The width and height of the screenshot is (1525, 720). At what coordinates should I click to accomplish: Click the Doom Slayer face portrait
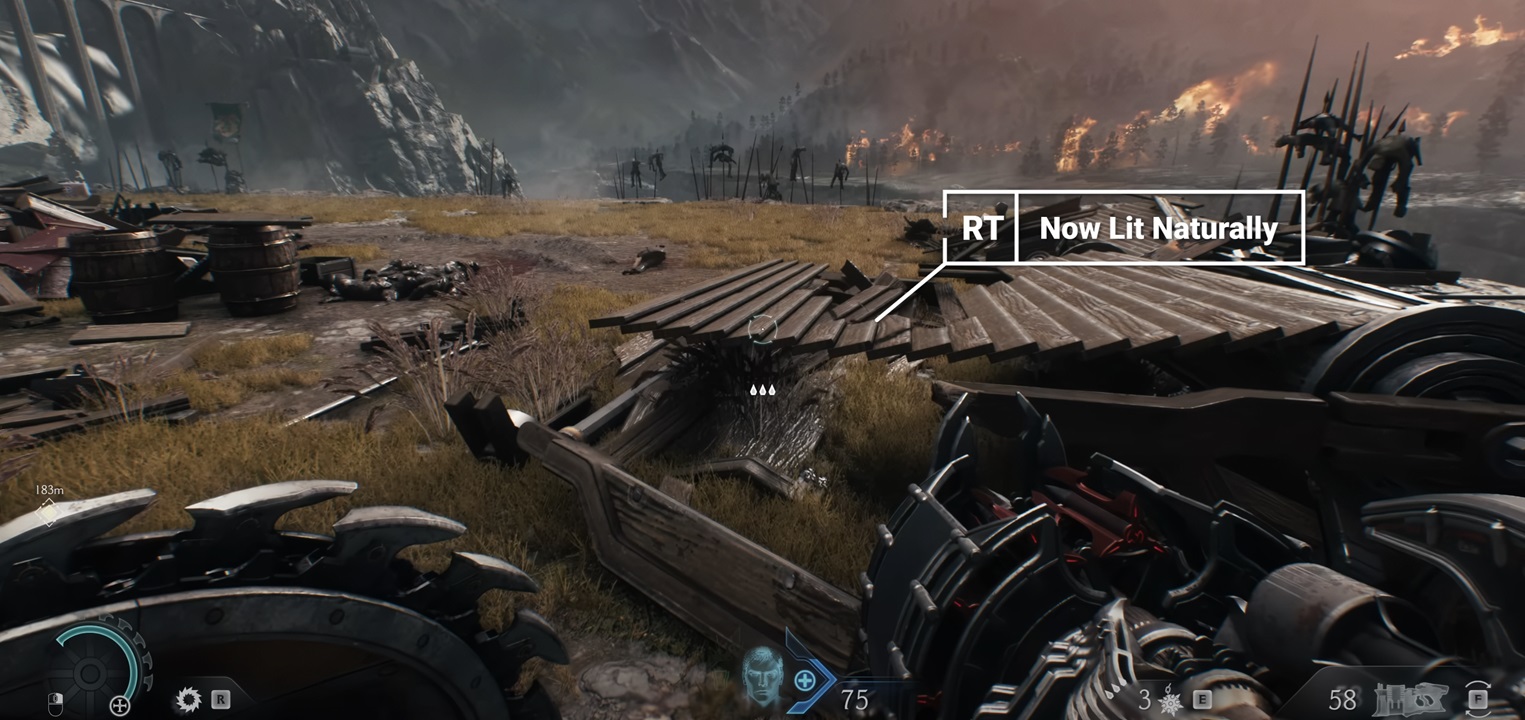762,677
